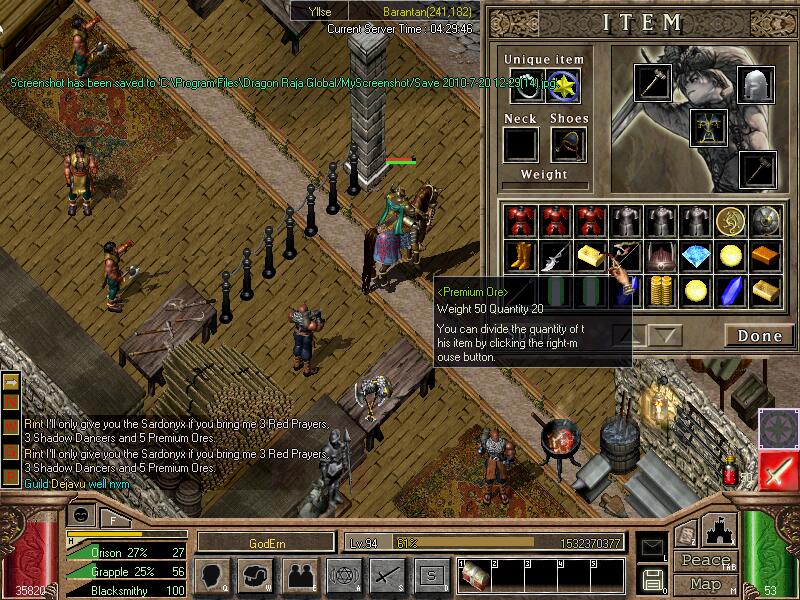Toggle Peace mode button
This screenshot has width=800, height=600.
(x=704, y=560)
